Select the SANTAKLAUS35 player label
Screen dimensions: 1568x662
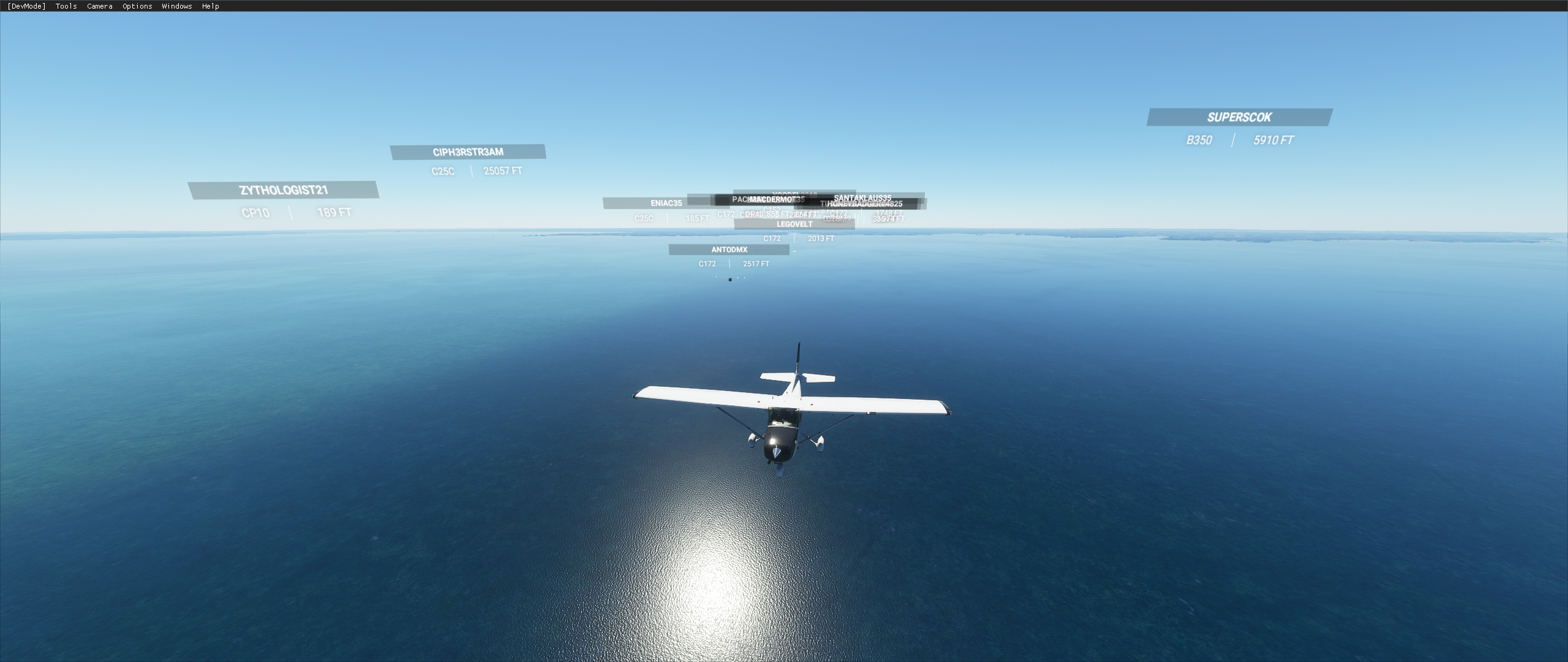[863, 197]
